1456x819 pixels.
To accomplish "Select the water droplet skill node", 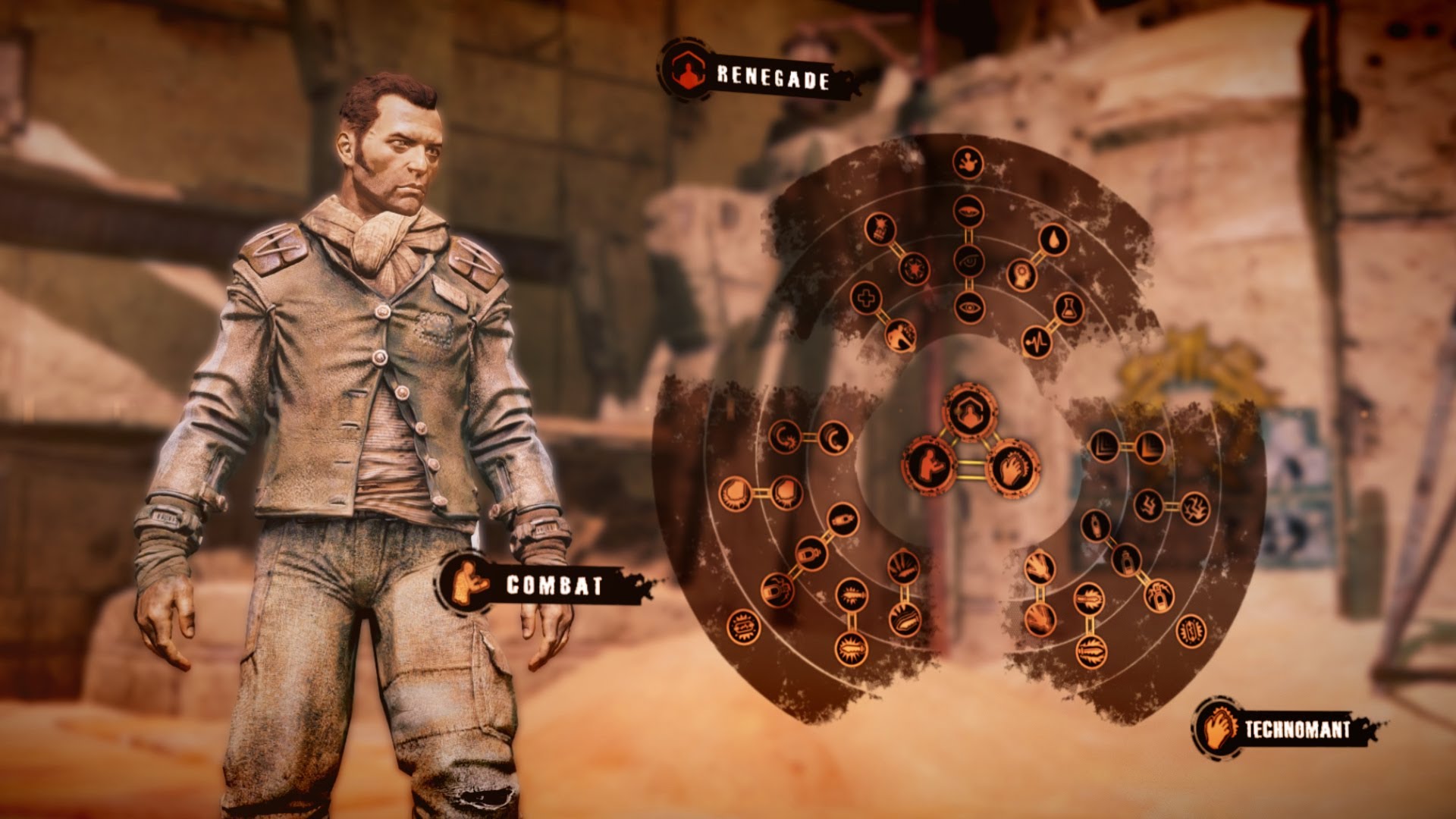I will [x=1054, y=240].
